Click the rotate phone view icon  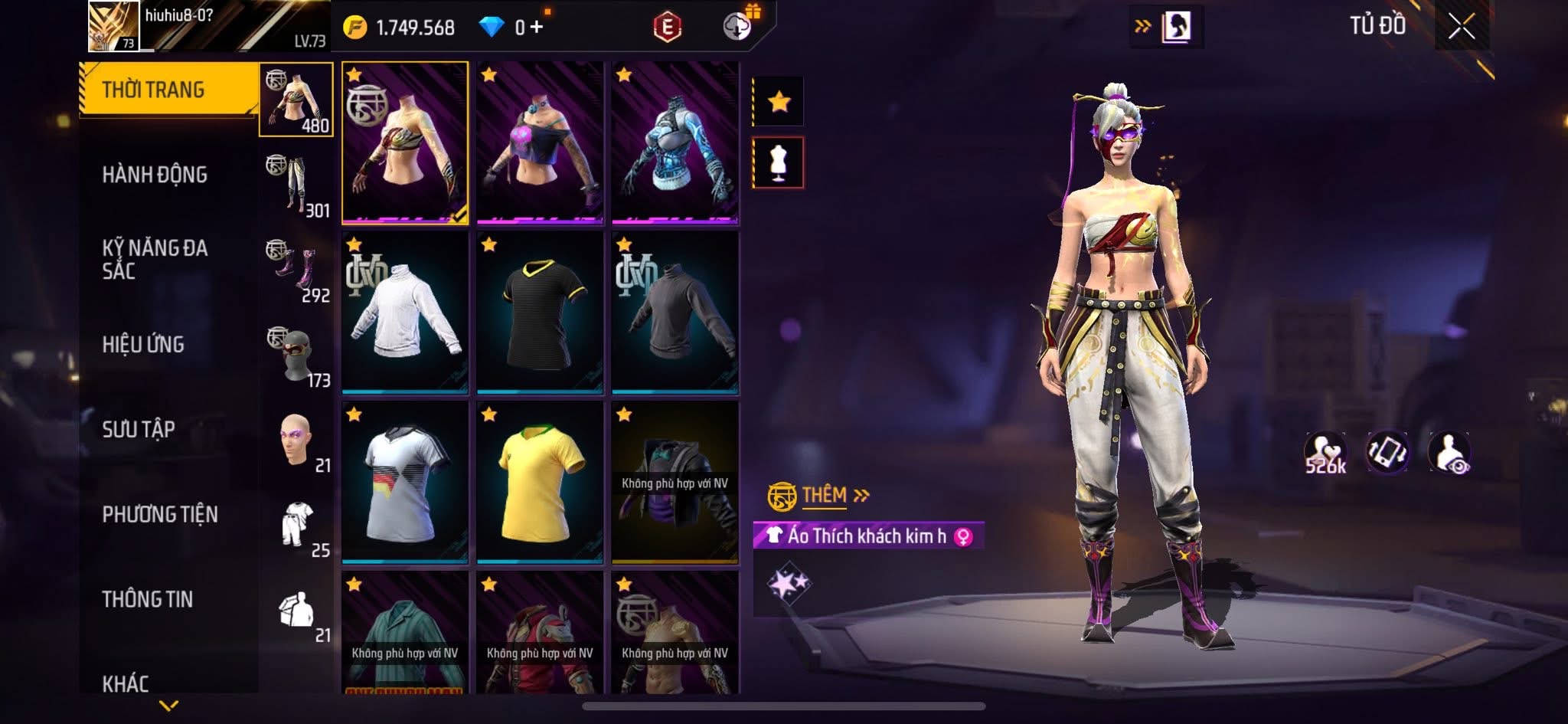[x=1387, y=452]
